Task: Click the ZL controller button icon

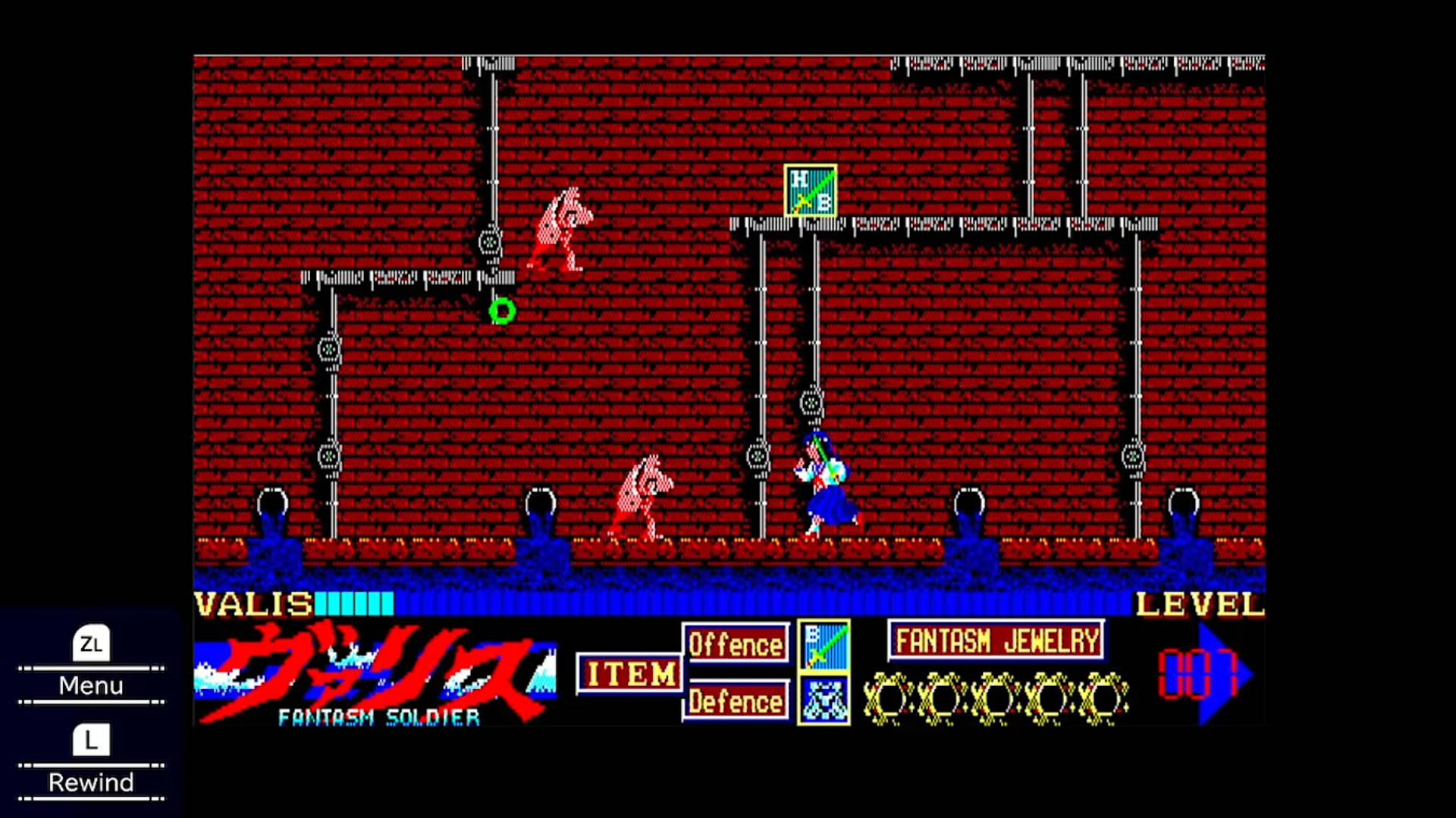Action: (x=90, y=644)
